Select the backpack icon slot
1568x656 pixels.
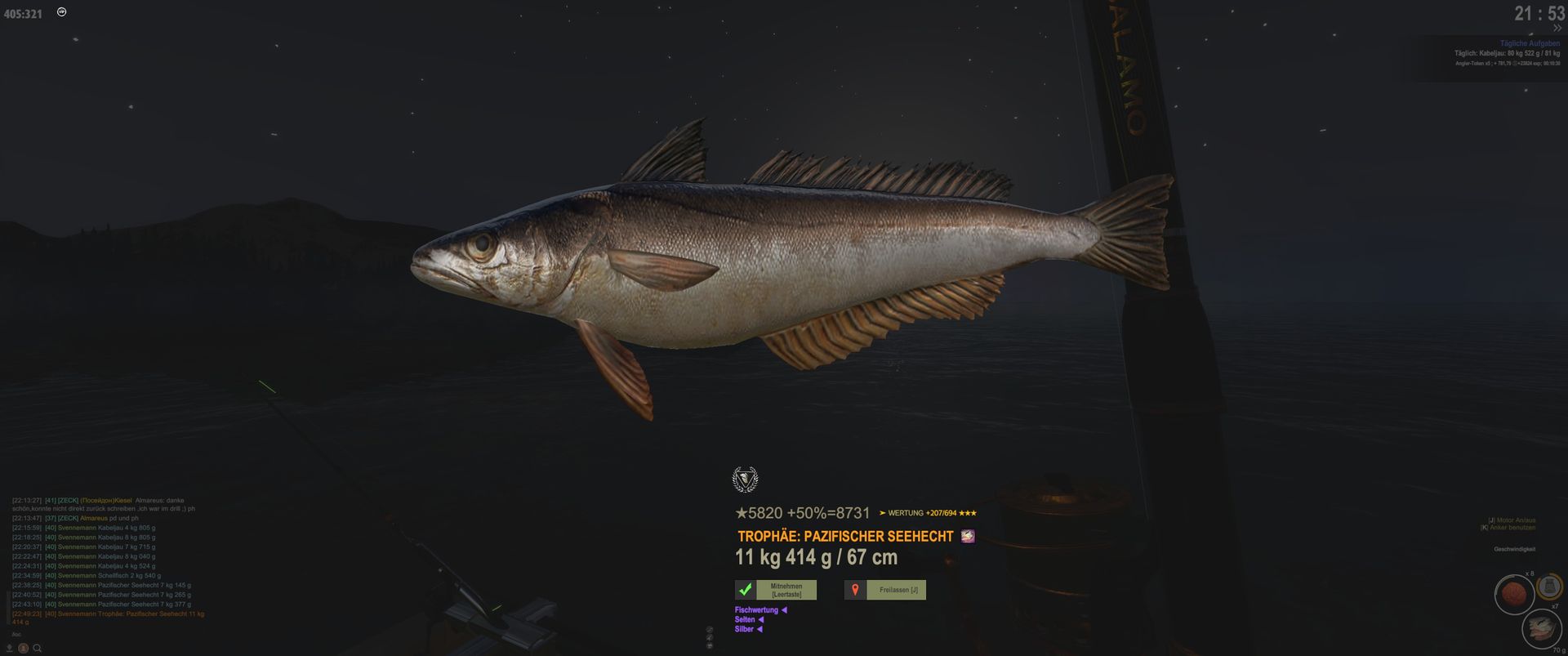[x=1549, y=587]
